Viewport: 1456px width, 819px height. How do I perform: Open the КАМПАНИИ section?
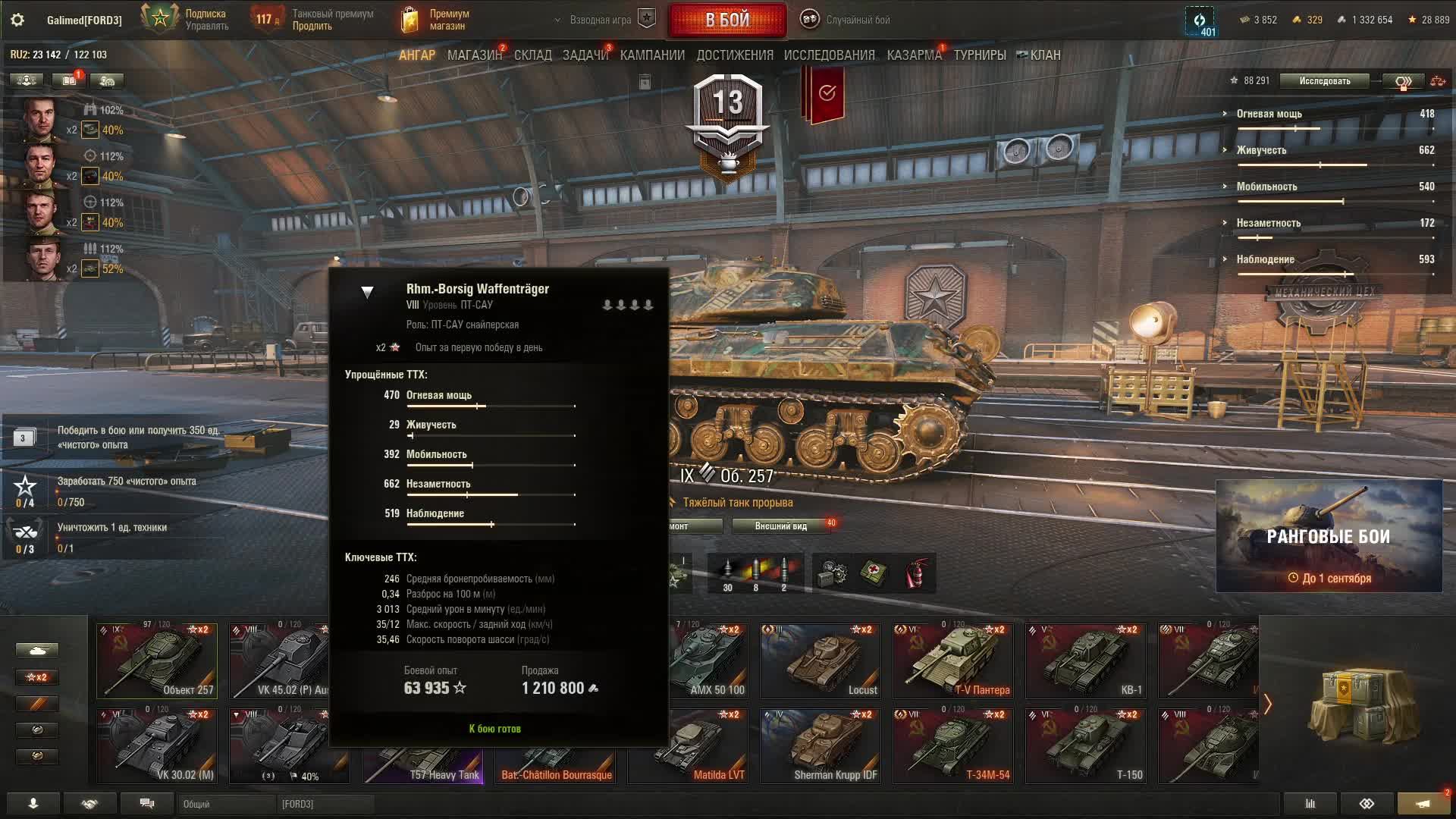(652, 55)
